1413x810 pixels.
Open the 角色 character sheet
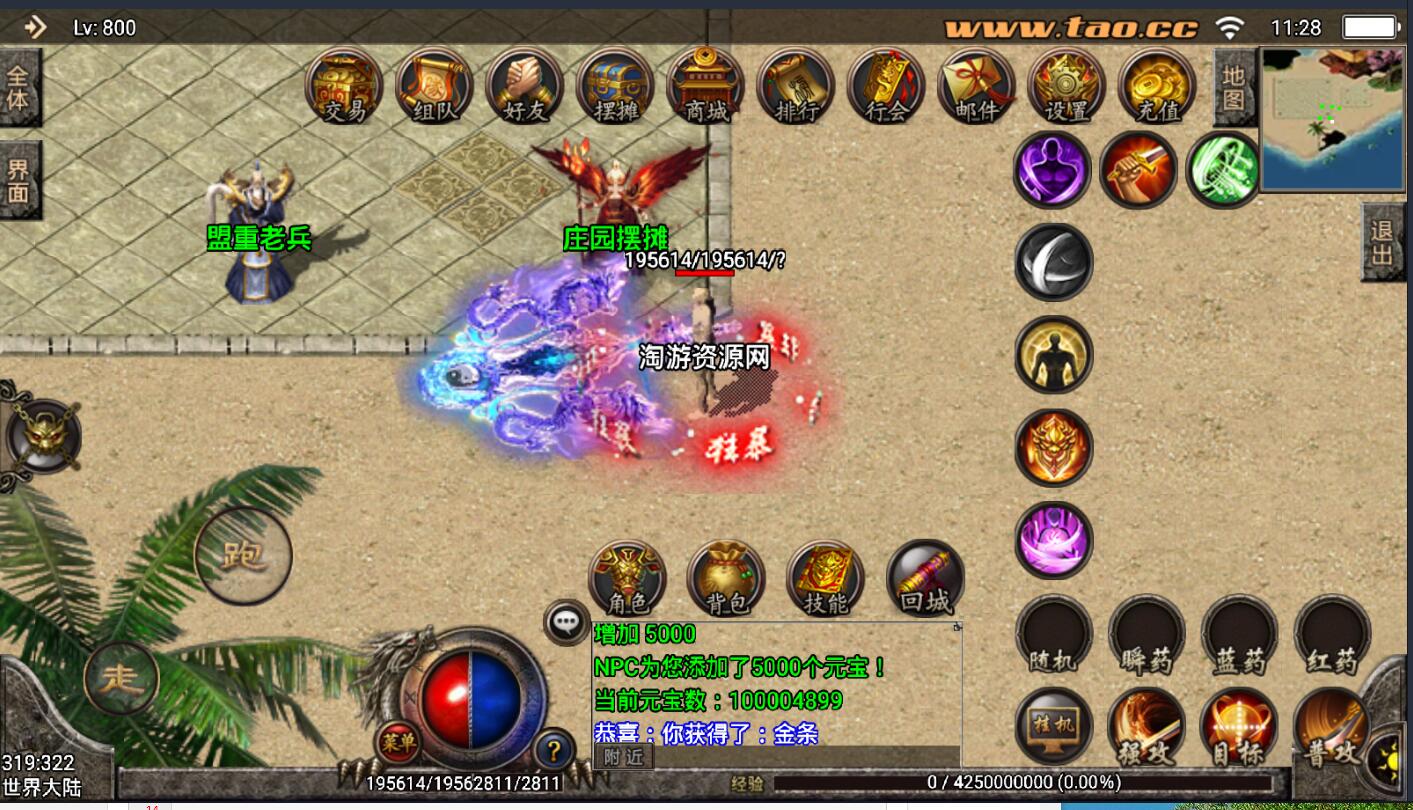tap(627, 579)
